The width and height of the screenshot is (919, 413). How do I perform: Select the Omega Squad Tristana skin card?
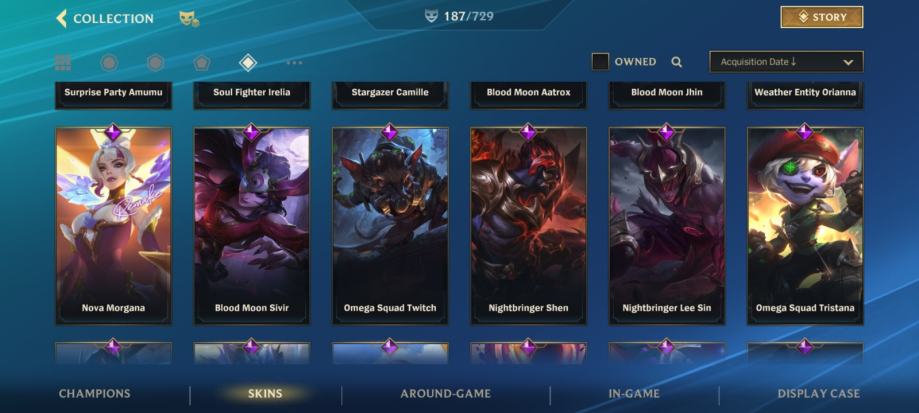point(805,225)
